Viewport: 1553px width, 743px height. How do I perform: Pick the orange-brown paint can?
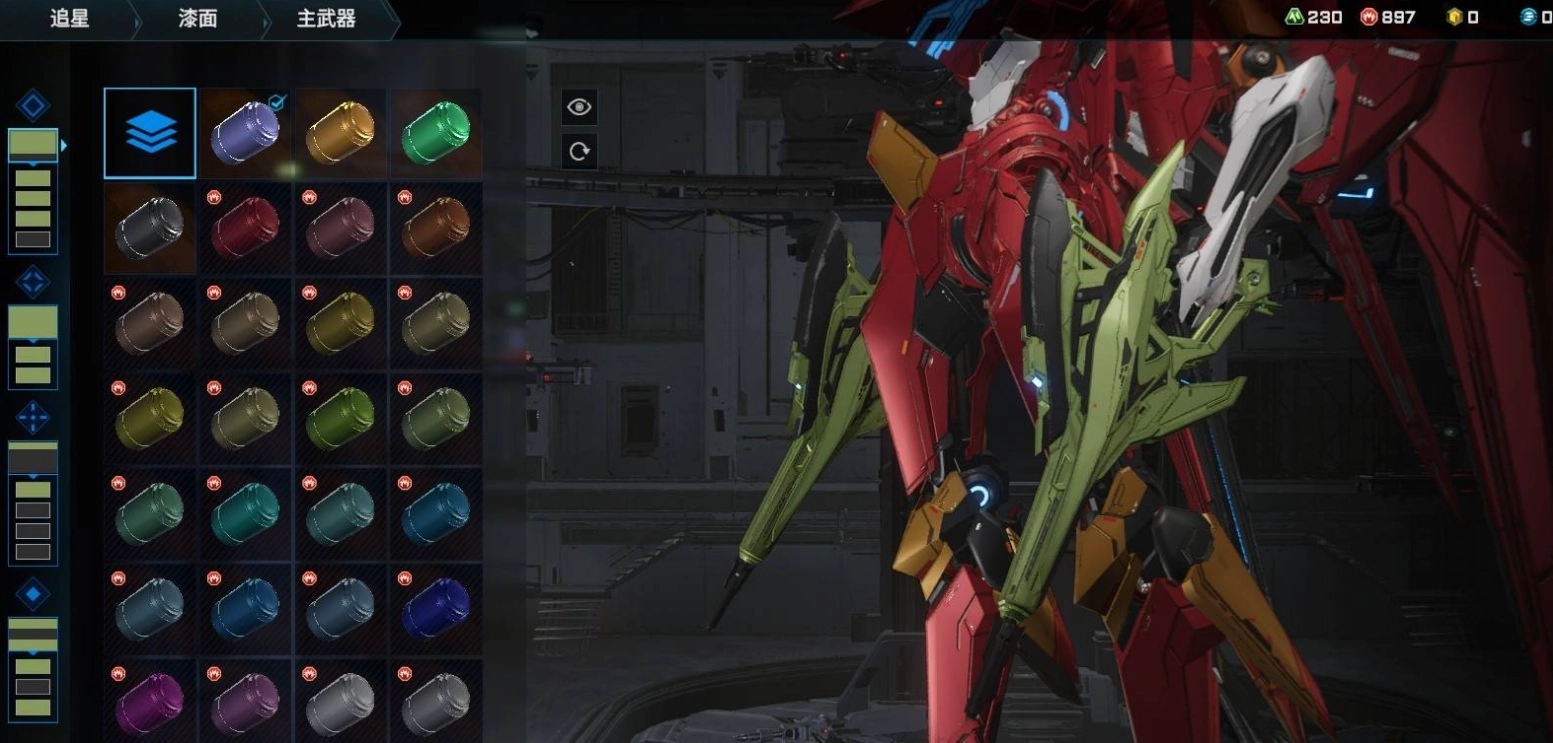pyautogui.click(x=436, y=228)
